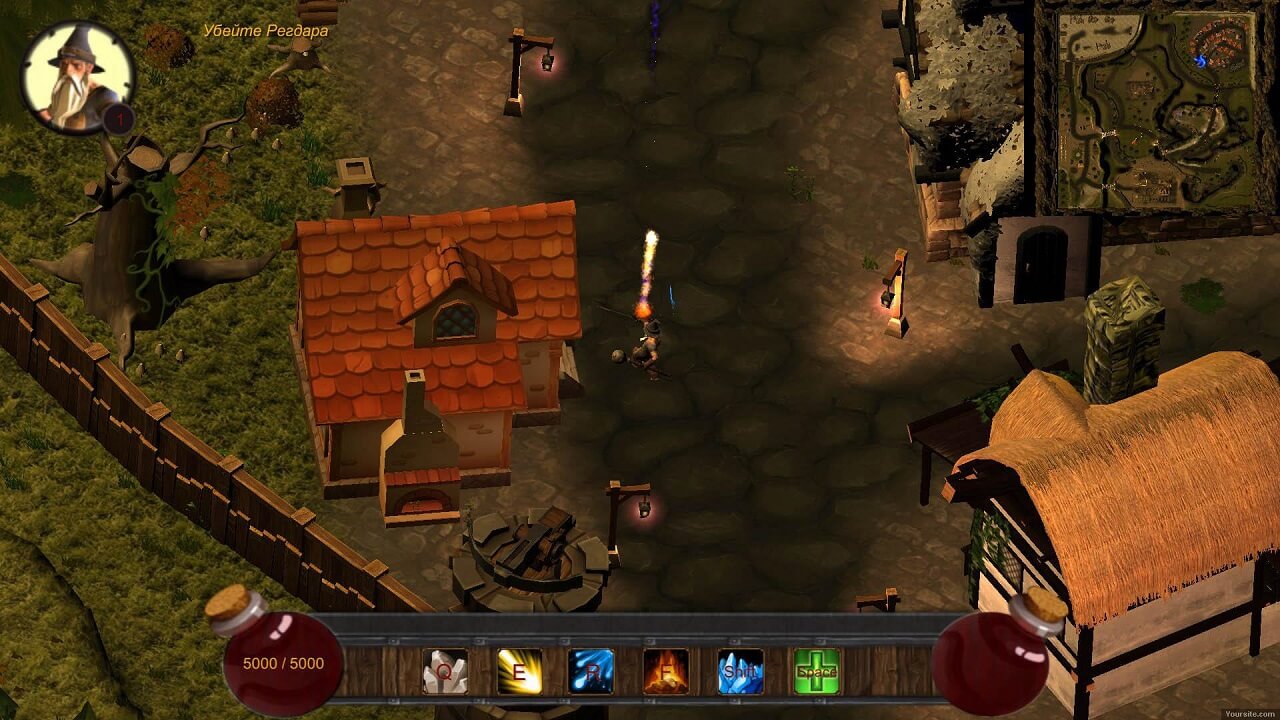Select the quest objective text "Убейте Регдара"
Viewport: 1280px width, 720px height.
[x=265, y=31]
